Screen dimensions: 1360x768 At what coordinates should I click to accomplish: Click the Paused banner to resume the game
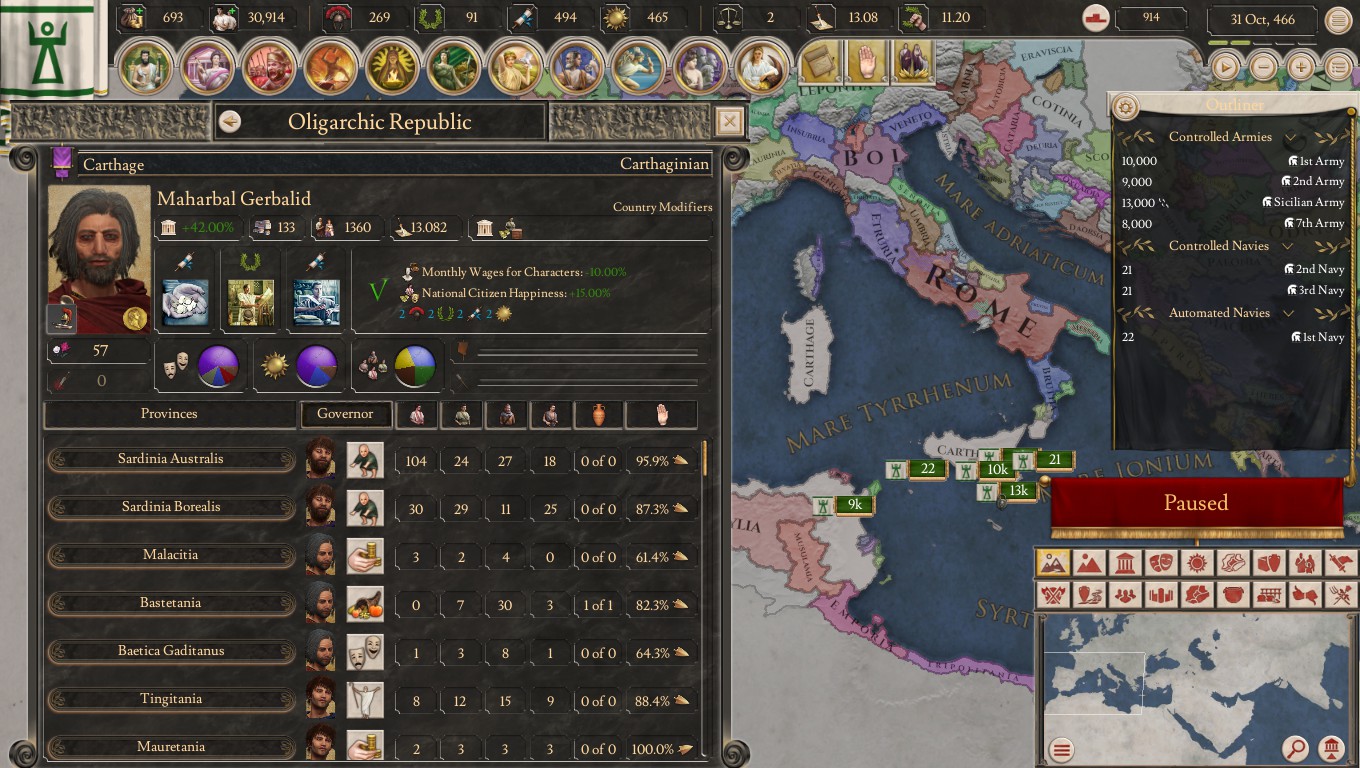point(1196,503)
